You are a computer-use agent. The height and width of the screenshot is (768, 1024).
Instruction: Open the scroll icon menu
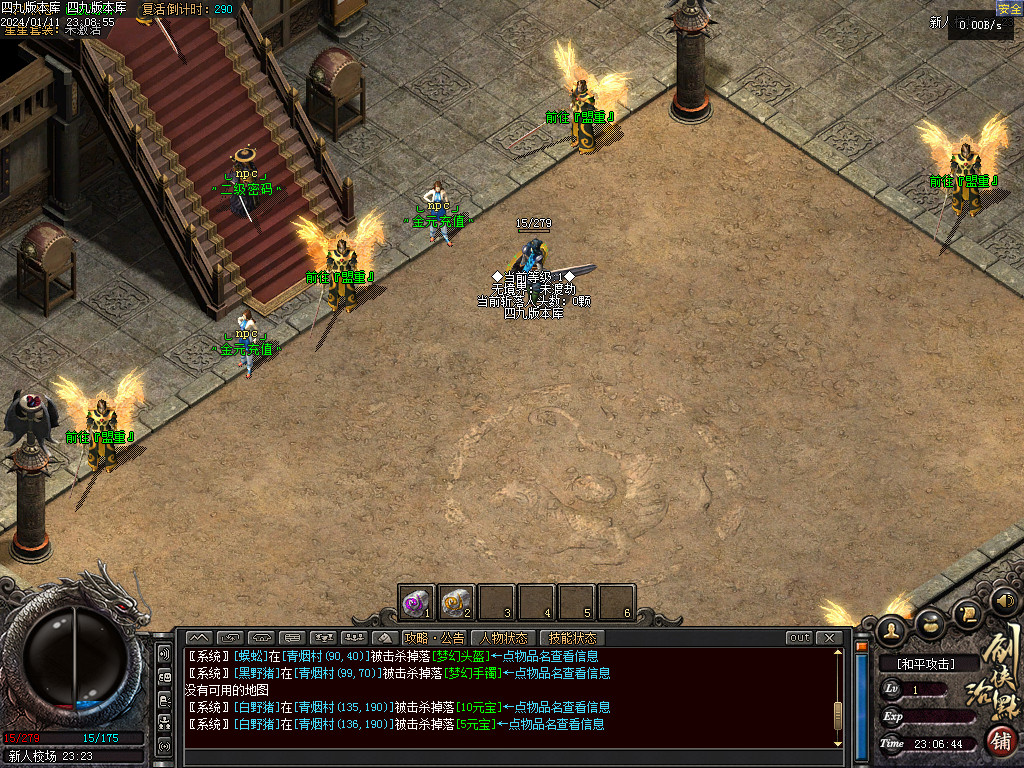pyautogui.click(x=967, y=612)
